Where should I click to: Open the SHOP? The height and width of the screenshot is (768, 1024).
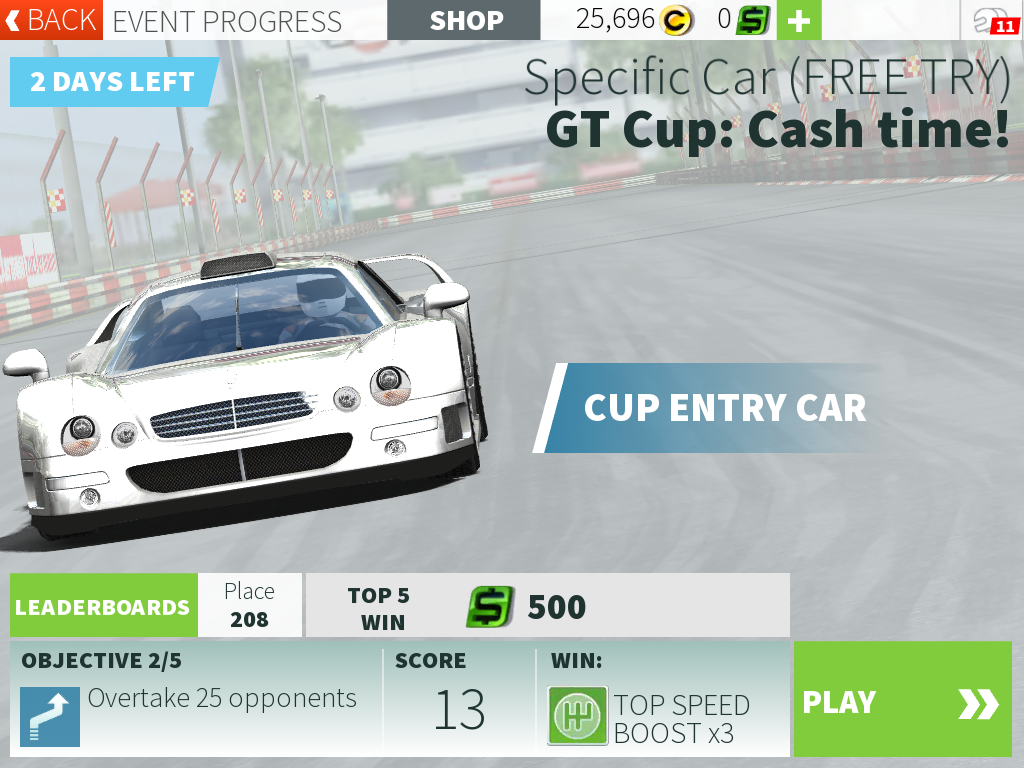466,20
